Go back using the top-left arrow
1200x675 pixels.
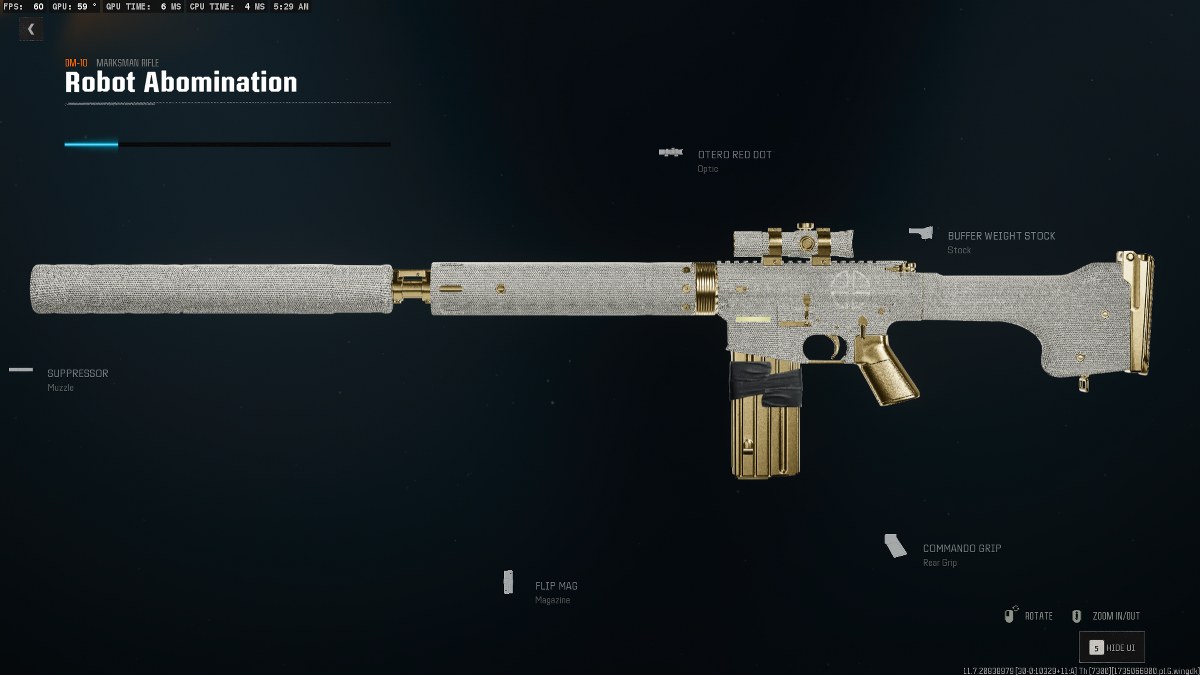tap(30, 29)
